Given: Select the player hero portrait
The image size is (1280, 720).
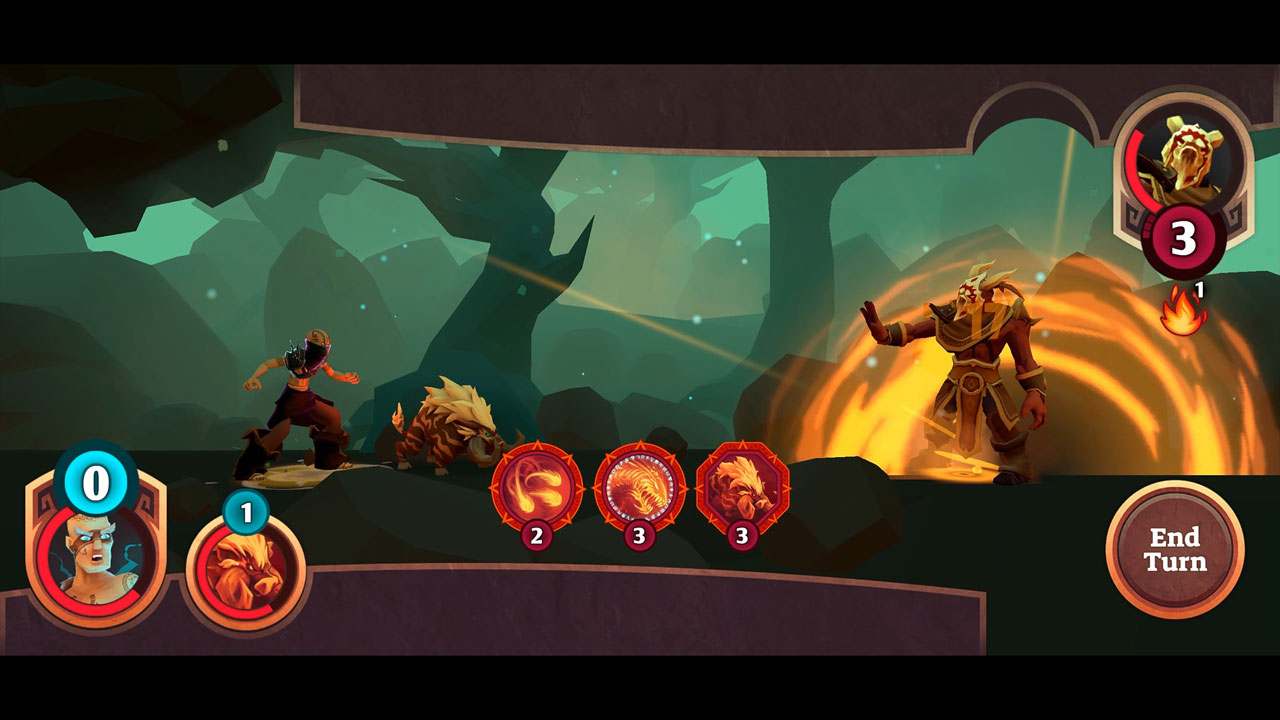Looking at the screenshot, I should pyautogui.click(x=96, y=555).
